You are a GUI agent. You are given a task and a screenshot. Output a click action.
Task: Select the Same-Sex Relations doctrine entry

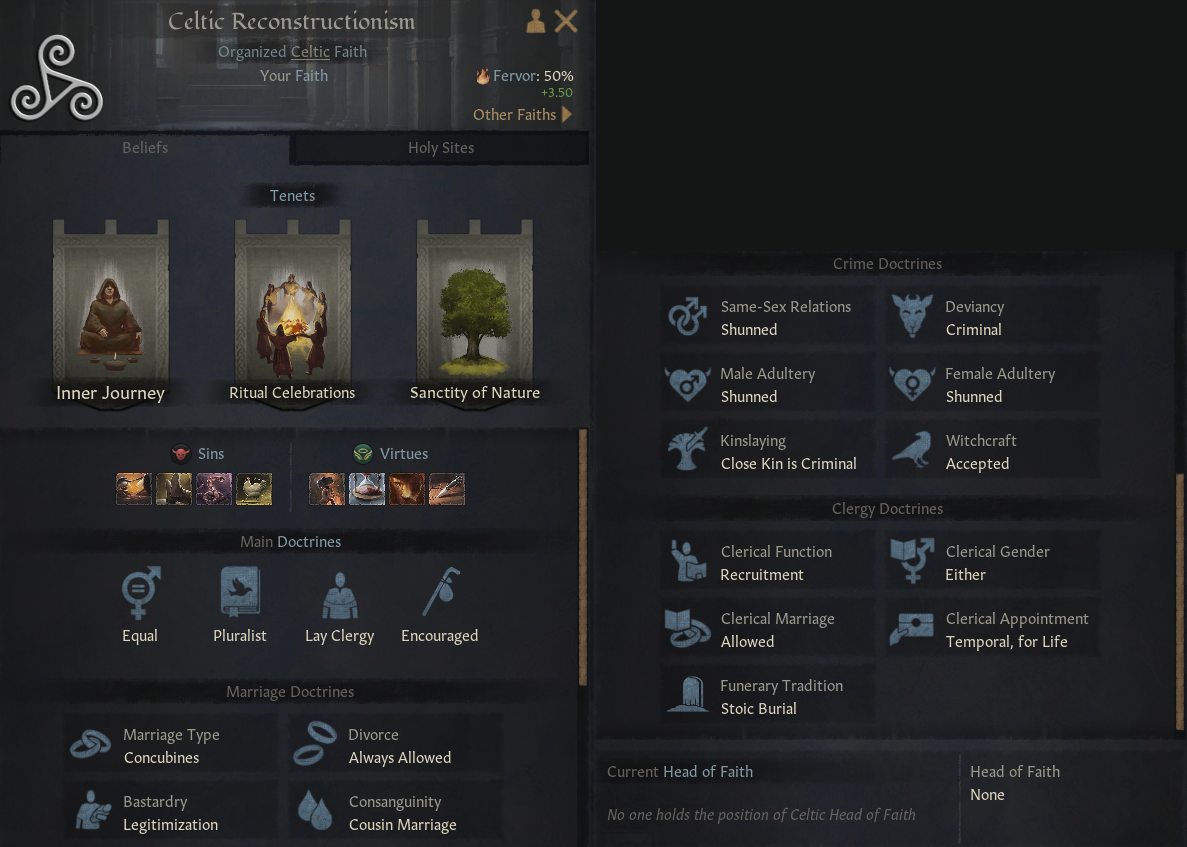click(767, 318)
